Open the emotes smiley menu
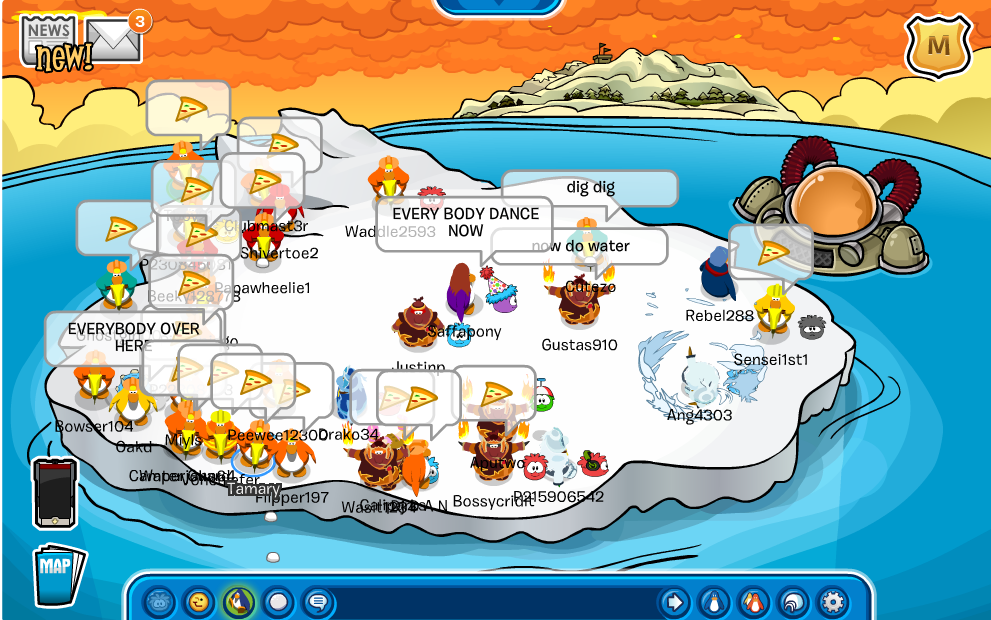 199,602
